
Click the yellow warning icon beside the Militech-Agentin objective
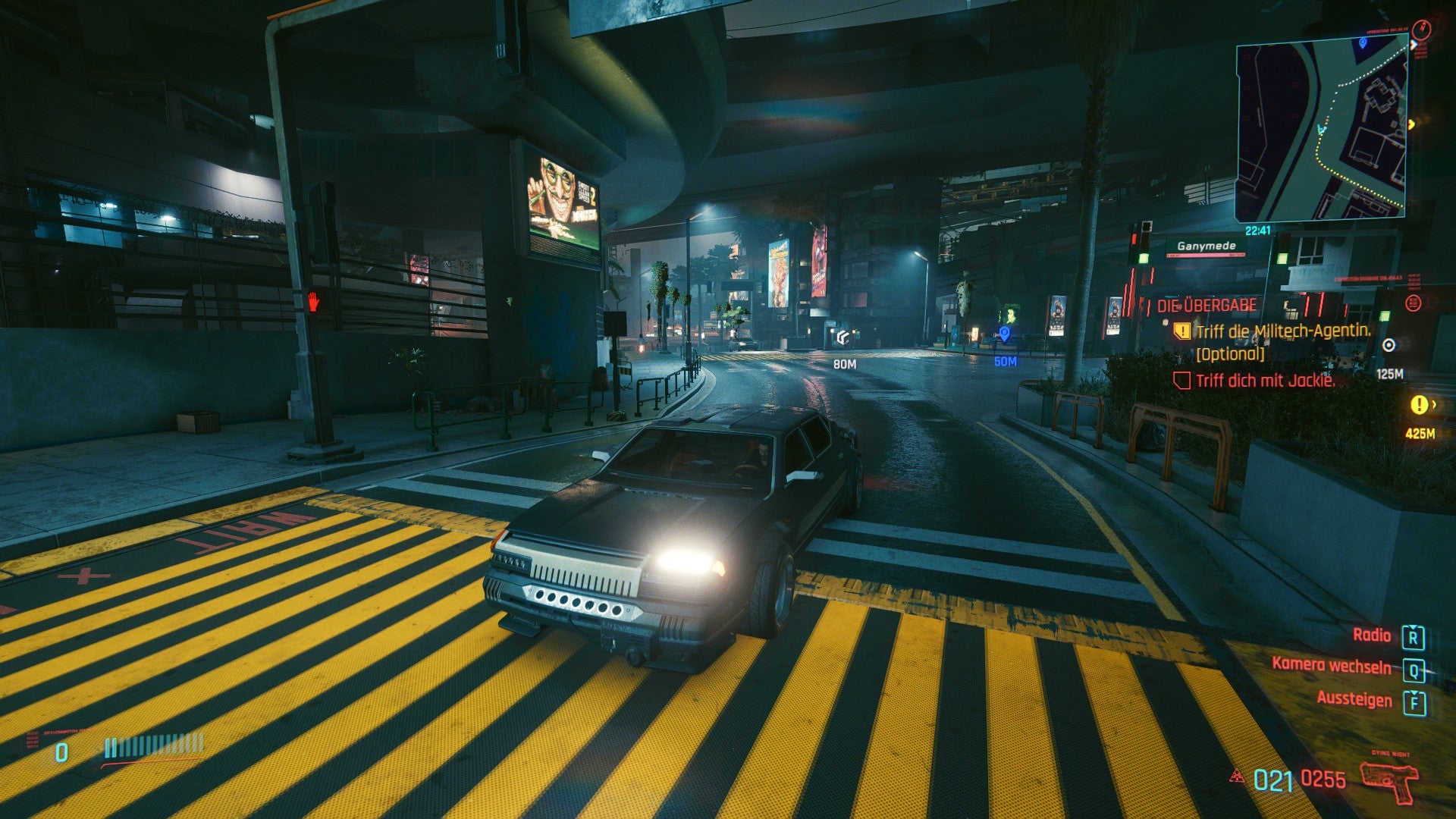pos(1181,331)
